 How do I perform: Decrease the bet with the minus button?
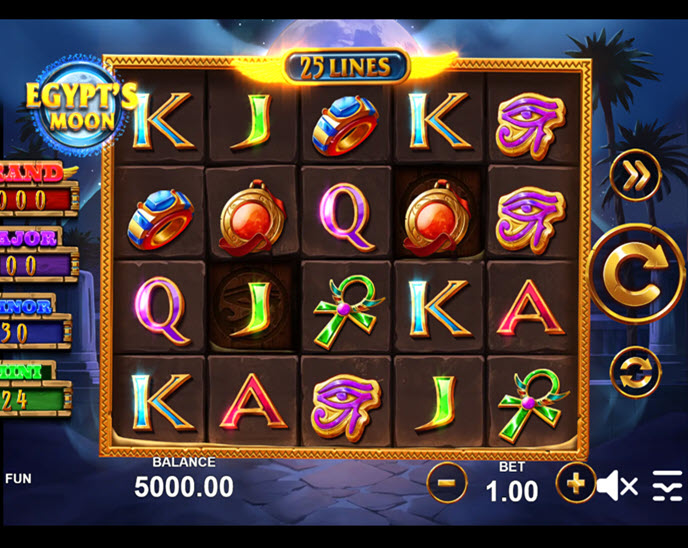tap(447, 484)
